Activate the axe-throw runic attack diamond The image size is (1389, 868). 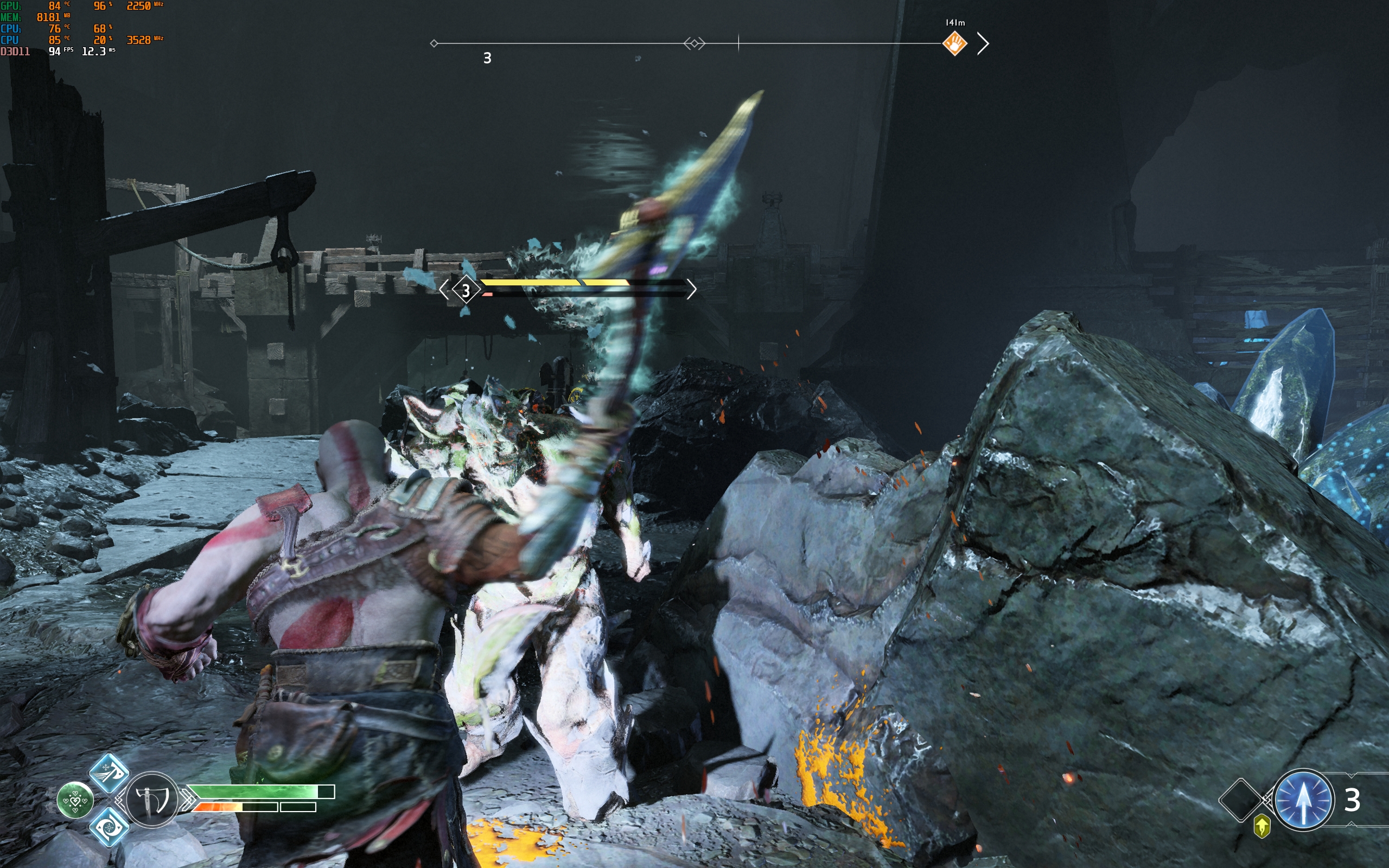tap(109, 773)
